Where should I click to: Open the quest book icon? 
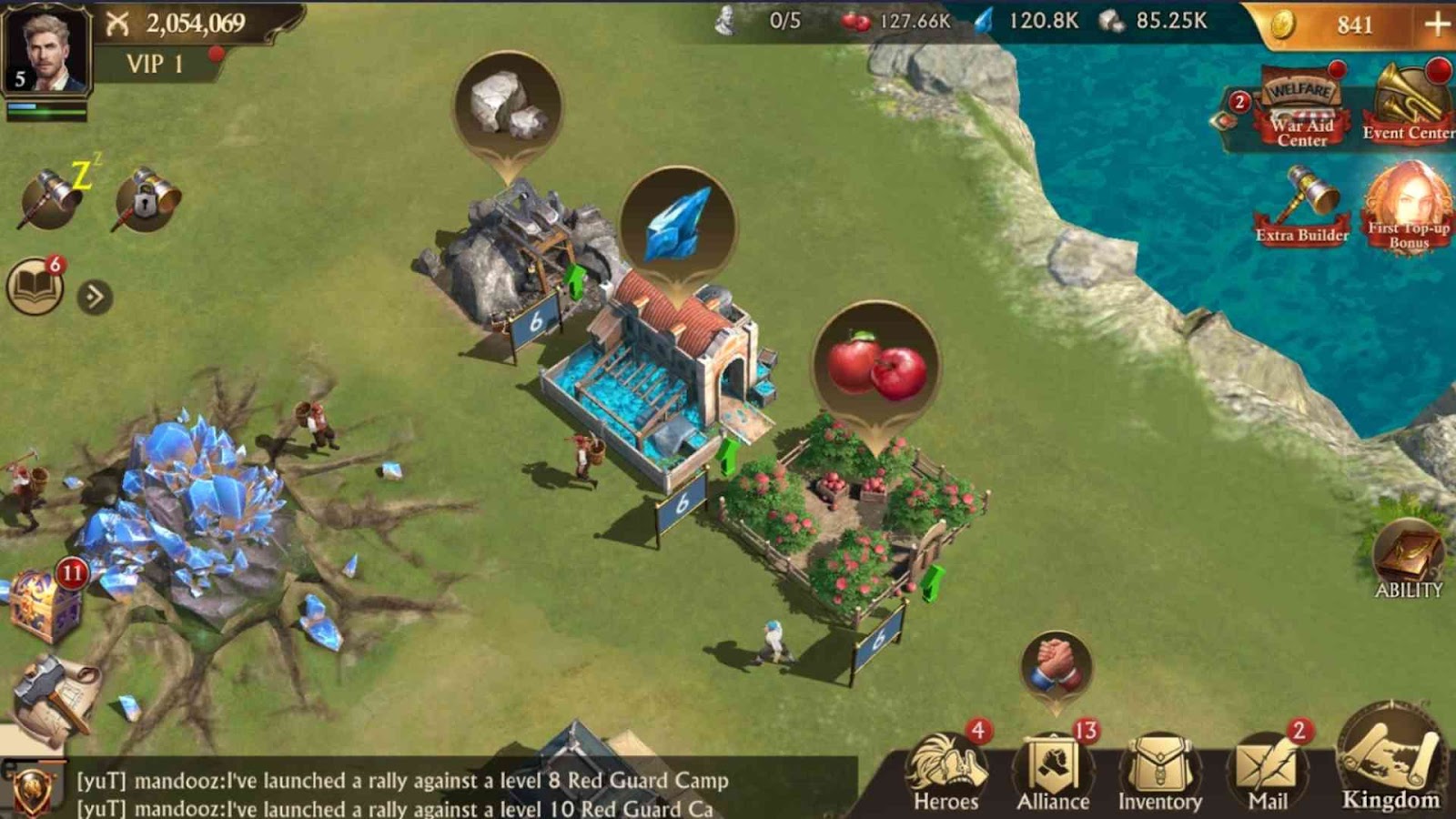[35, 288]
